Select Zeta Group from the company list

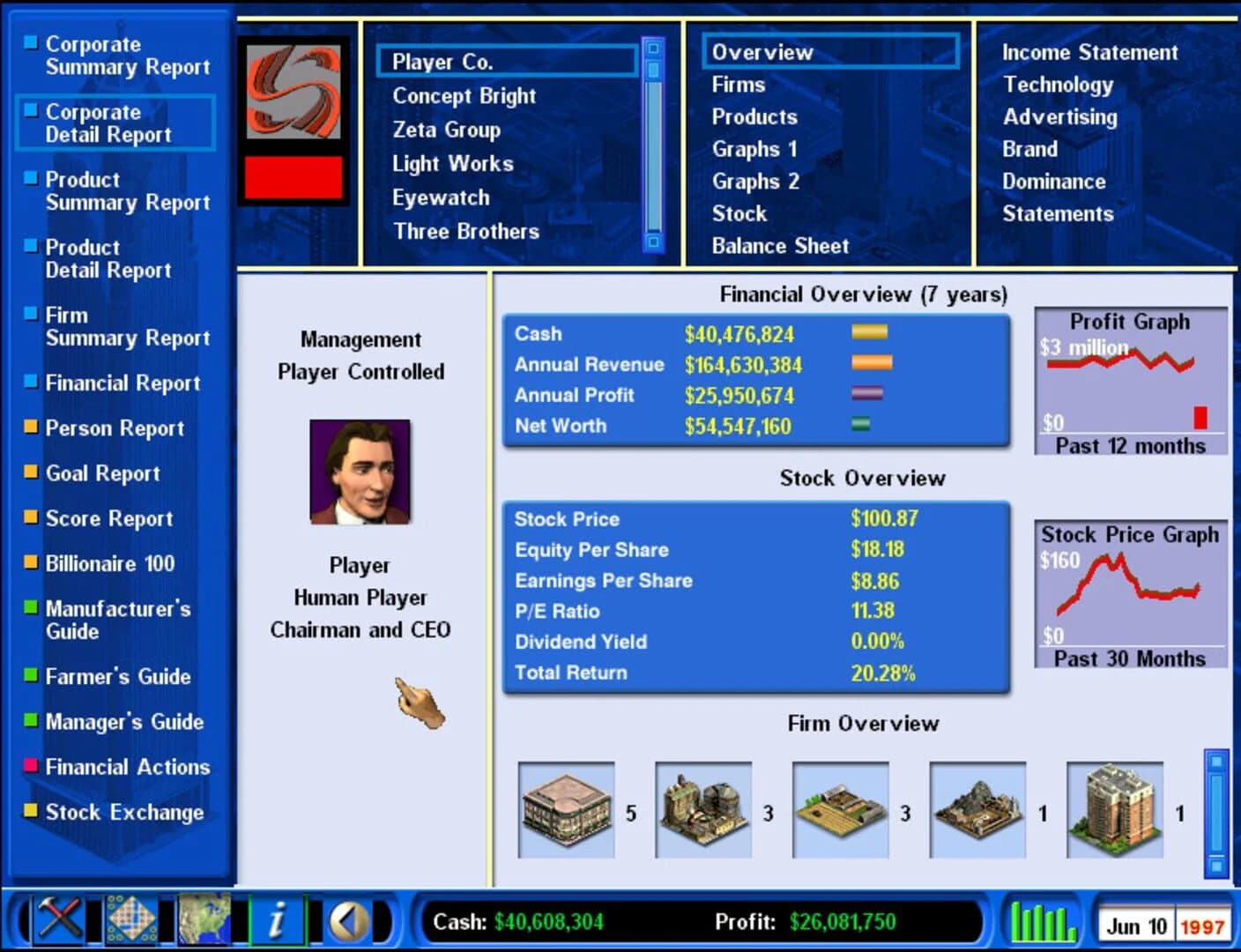[446, 130]
